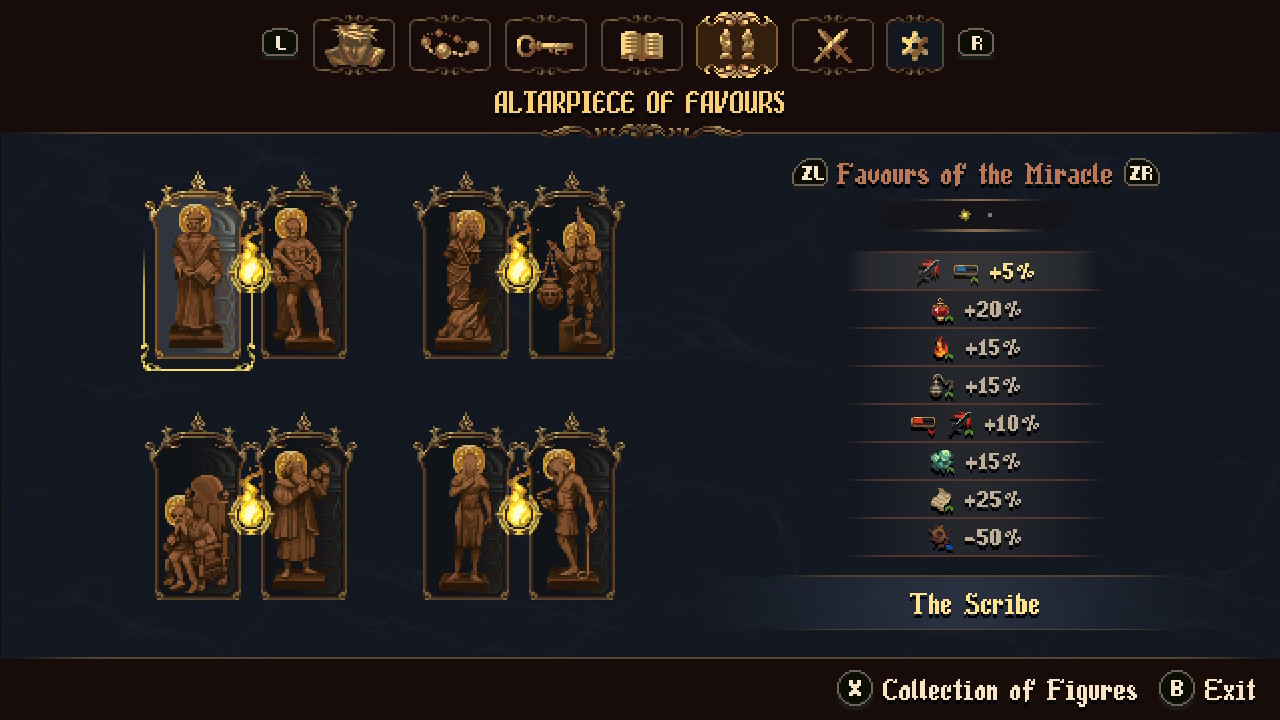The image size is (1280, 720).
Task: Switch to the rosary beads tab
Action: (x=450, y=45)
